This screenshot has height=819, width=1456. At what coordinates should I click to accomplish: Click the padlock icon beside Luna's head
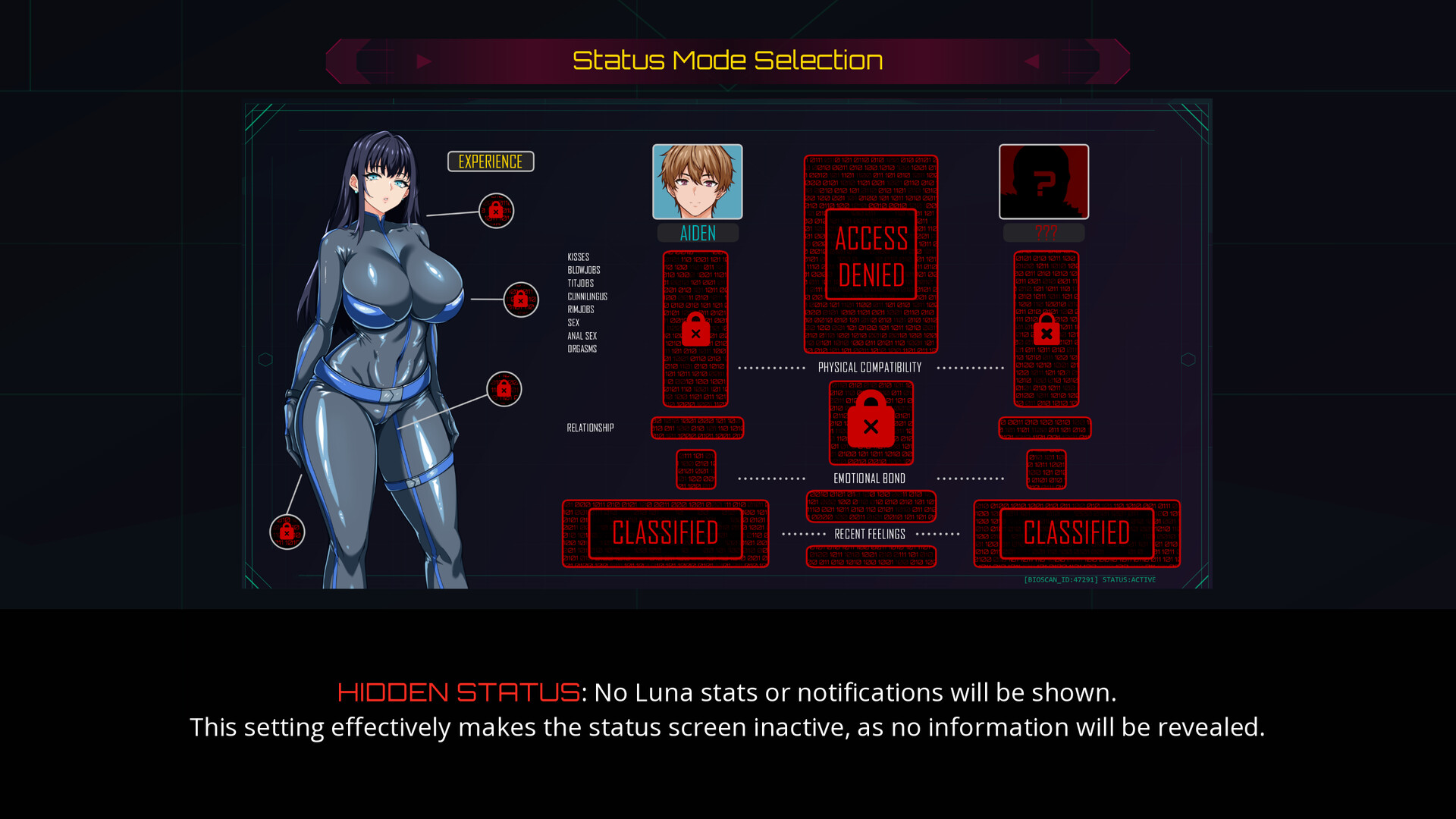(497, 210)
